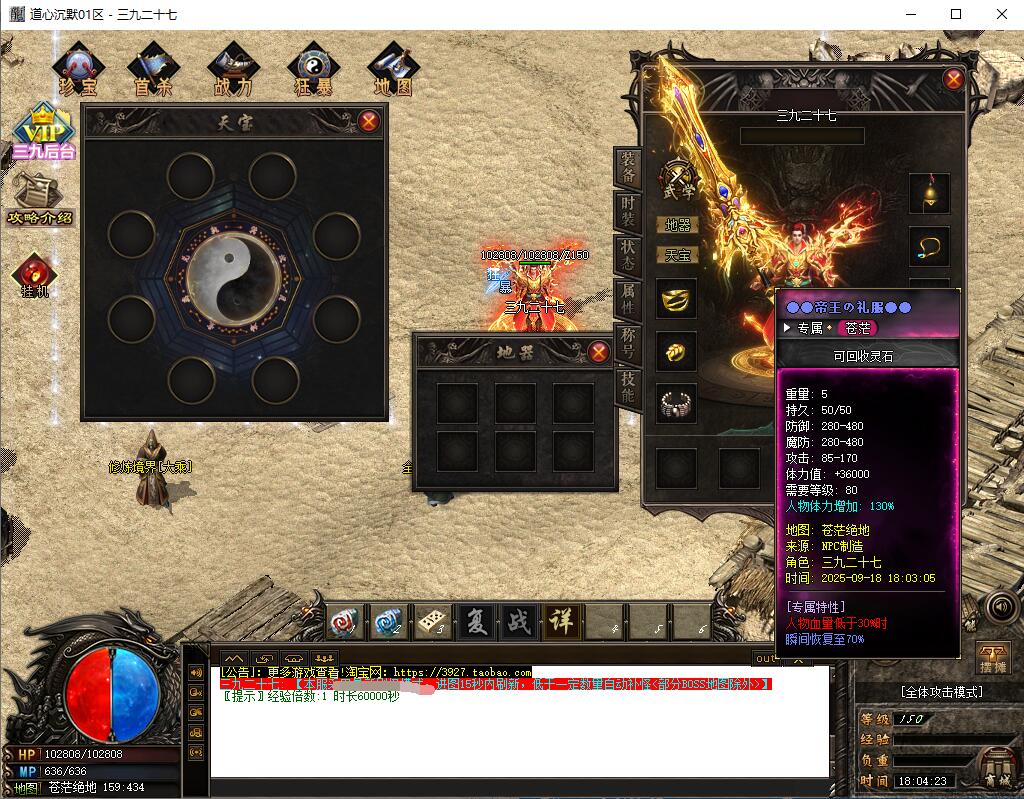Open the 攻略介绍 guide
The height and width of the screenshot is (799, 1024).
[x=41, y=199]
